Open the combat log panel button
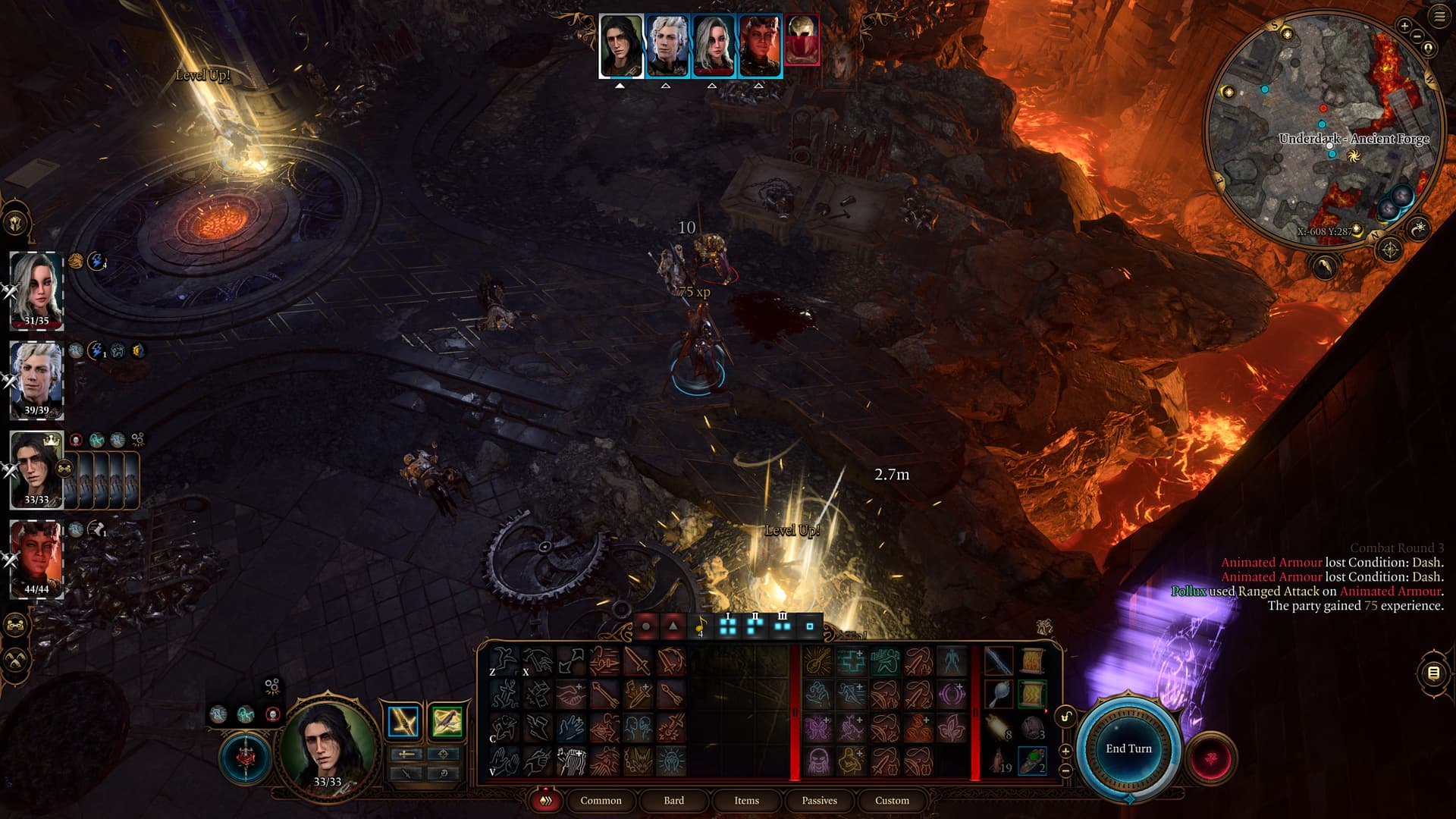The width and height of the screenshot is (1456, 819). pyautogui.click(x=1433, y=673)
